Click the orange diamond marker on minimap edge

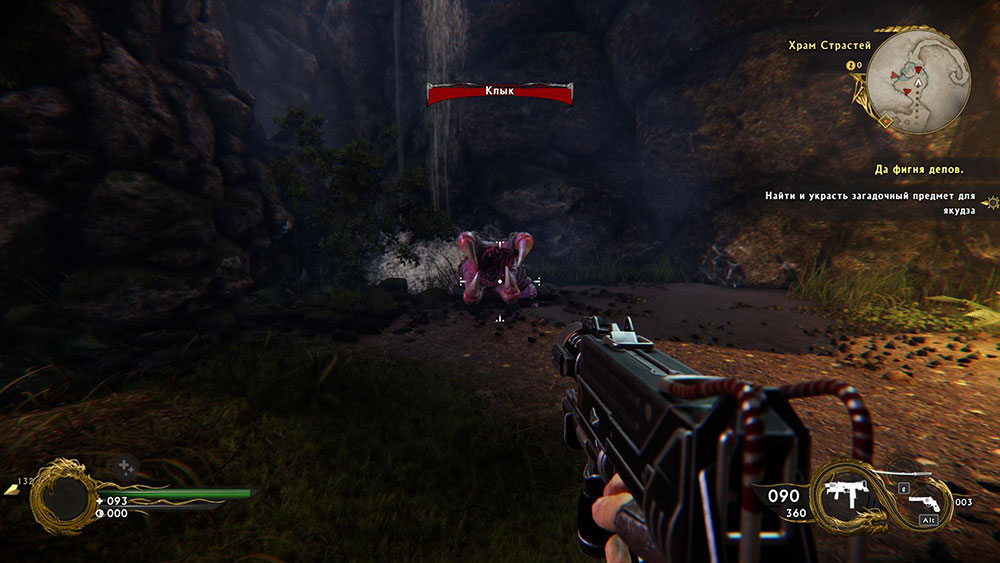885,121
